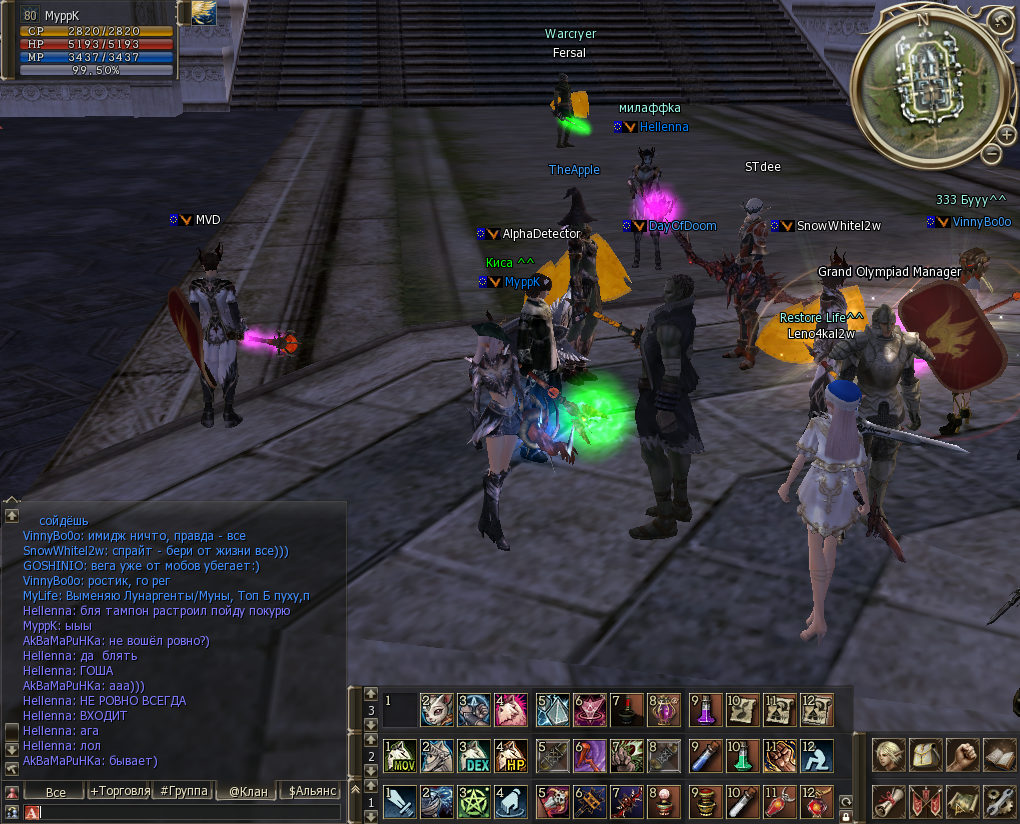
Task: Switch to the @Клан chat tab
Action: (x=248, y=791)
